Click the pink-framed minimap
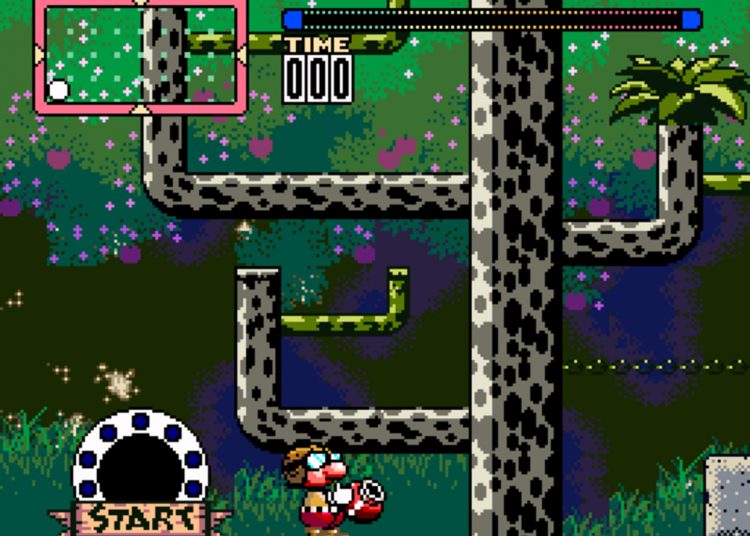This screenshot has width=750, height=536. [140, 55]
